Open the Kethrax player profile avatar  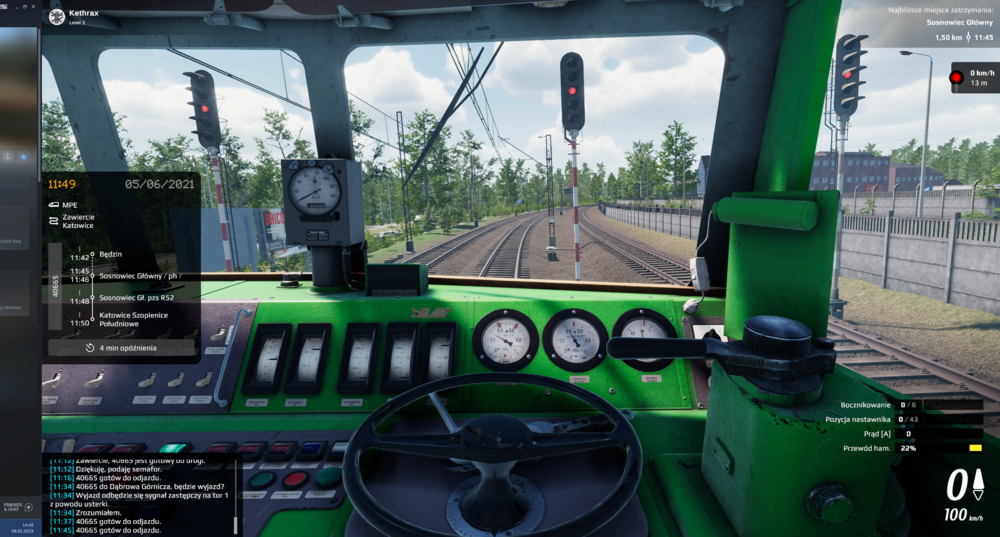coord(57,16)
